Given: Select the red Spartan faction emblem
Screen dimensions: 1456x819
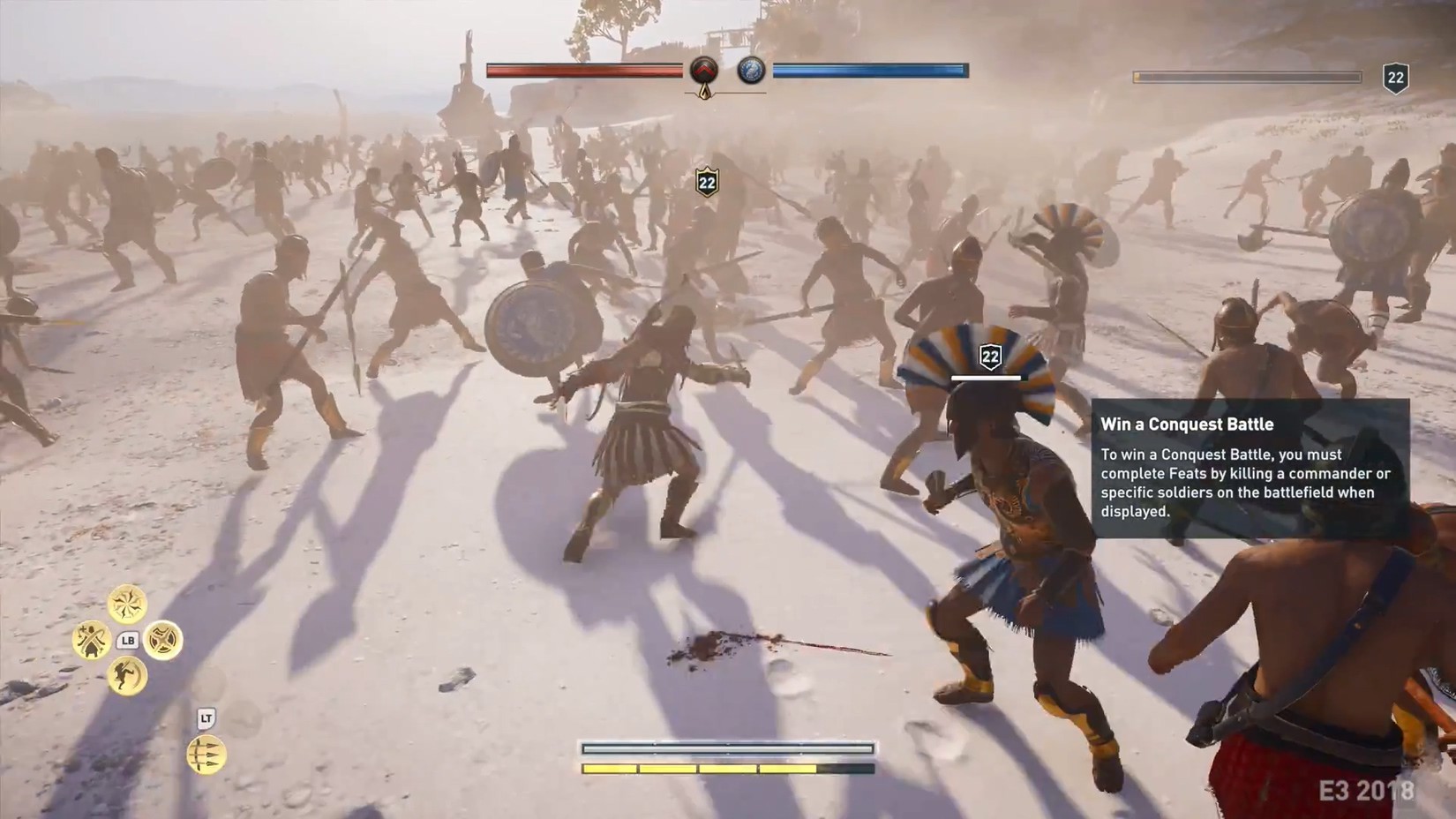Looking at the screenshot, I should tap(704, 71).
